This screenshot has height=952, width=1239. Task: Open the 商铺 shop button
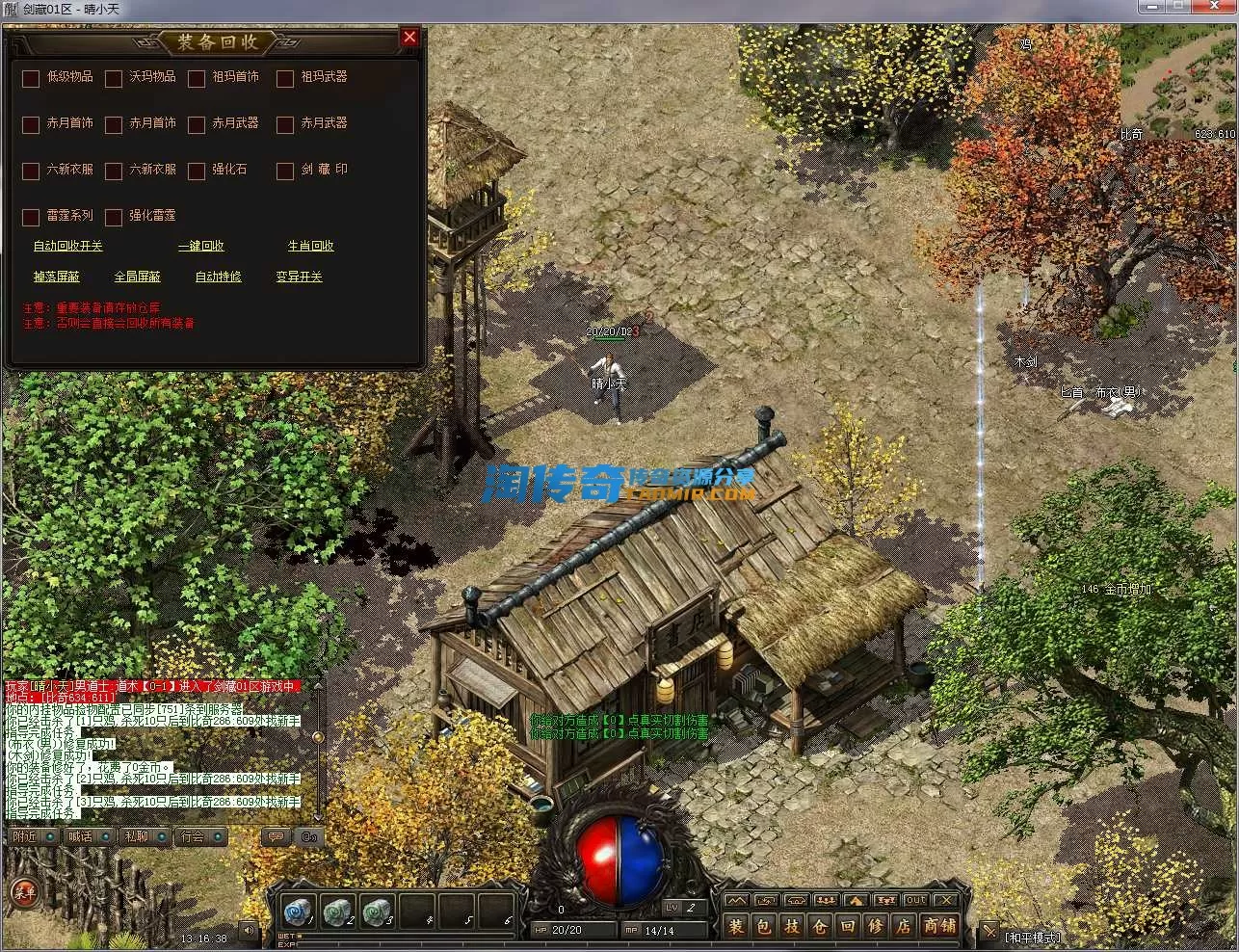[x=939, y=927]
